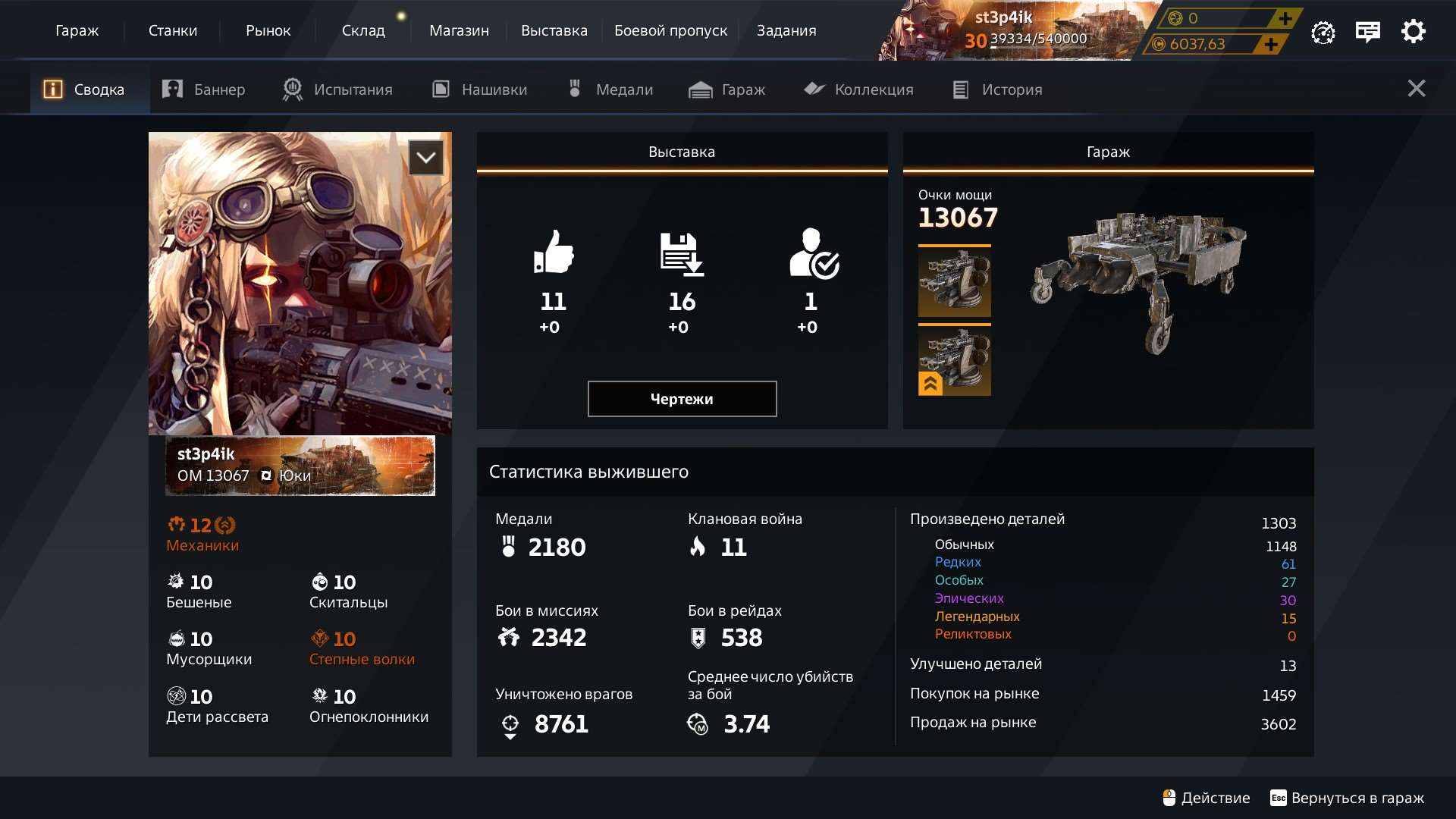Open the chat messages icon
This screenshot has width=1456, height=819.
tap(1367, 32)
